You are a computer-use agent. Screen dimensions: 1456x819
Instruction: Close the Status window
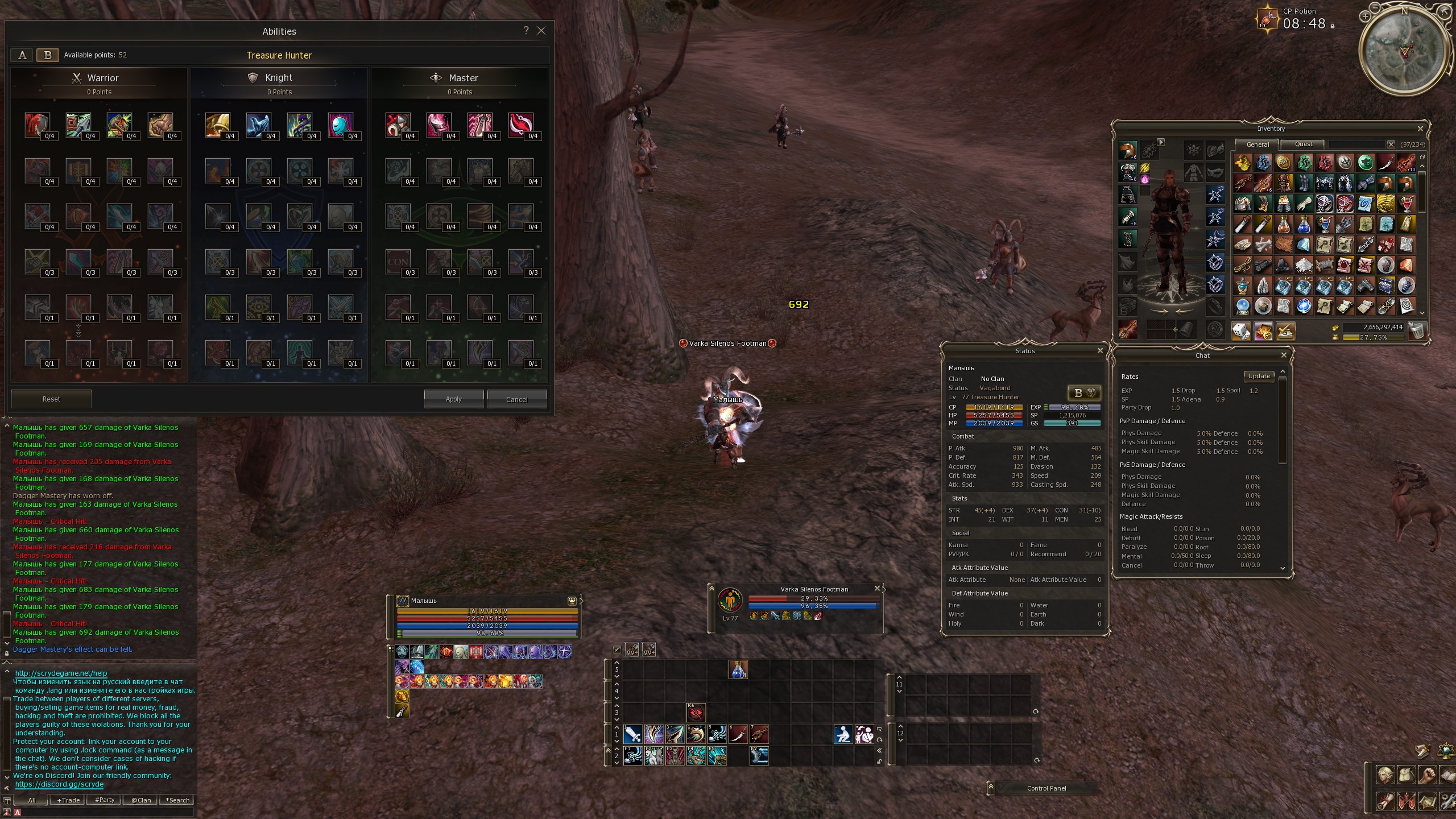(1100, 351)
